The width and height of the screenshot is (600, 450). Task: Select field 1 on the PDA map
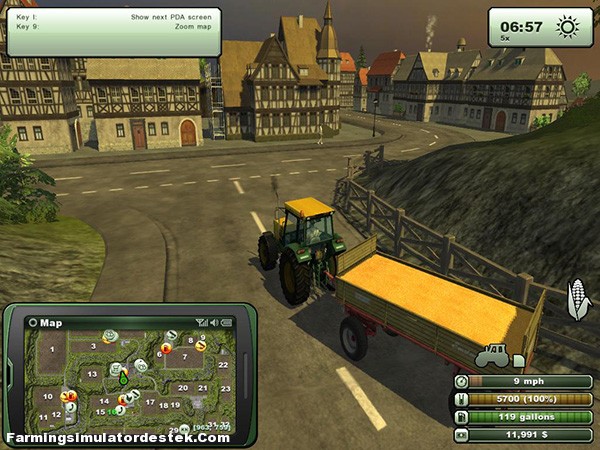tap(51, 350)
